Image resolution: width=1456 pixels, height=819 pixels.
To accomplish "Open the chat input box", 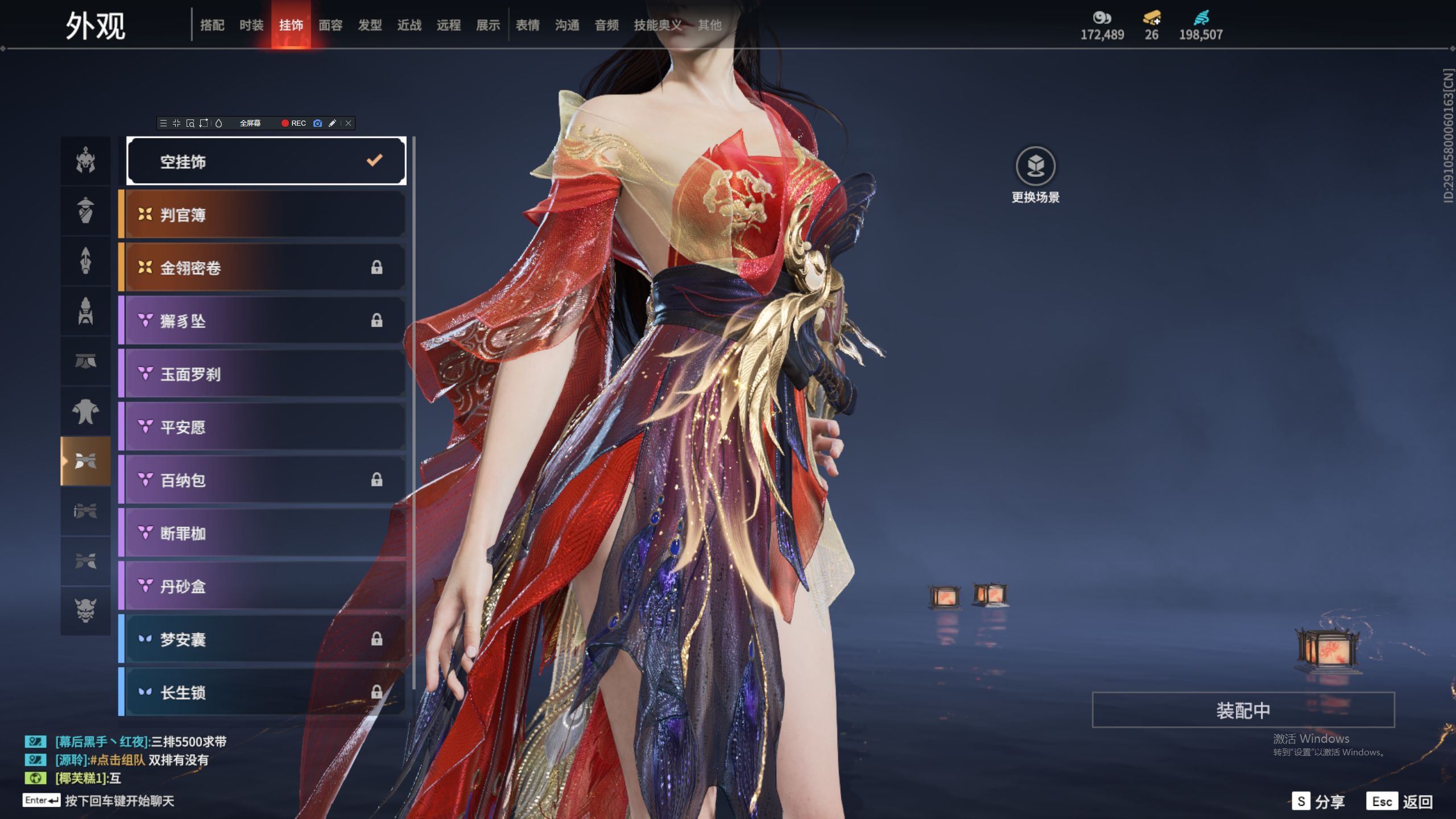I will point(119,801).
